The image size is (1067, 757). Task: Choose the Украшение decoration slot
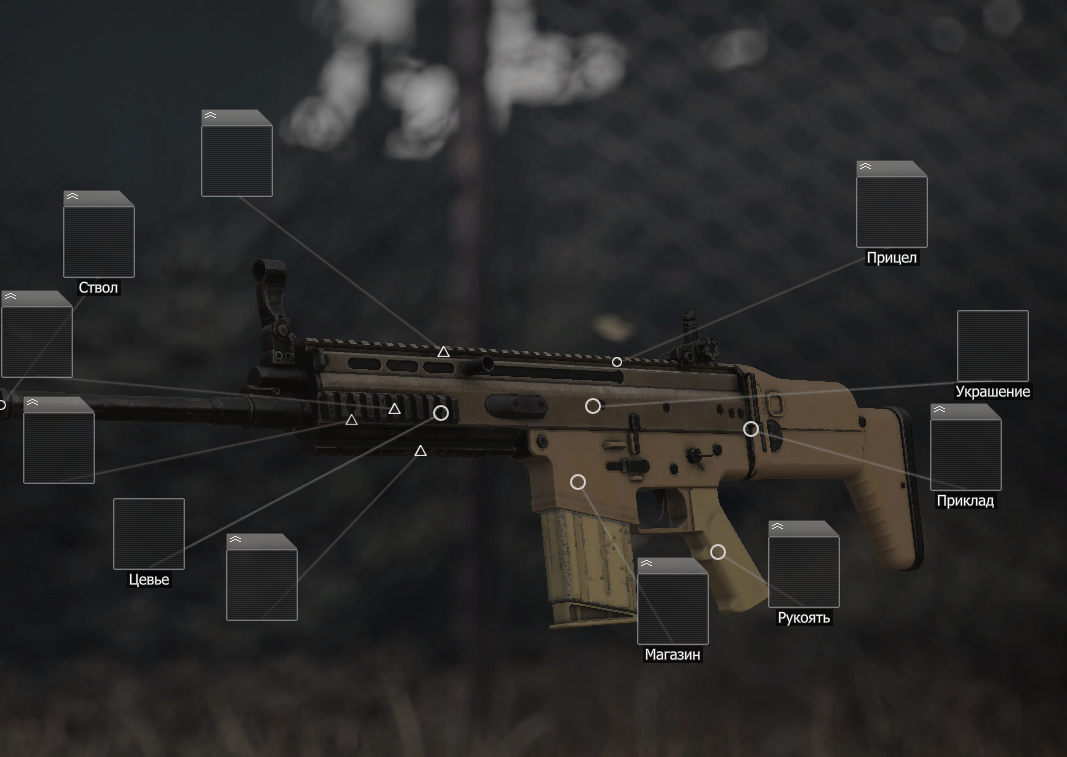pyautogui.click(x=992, y=346)
